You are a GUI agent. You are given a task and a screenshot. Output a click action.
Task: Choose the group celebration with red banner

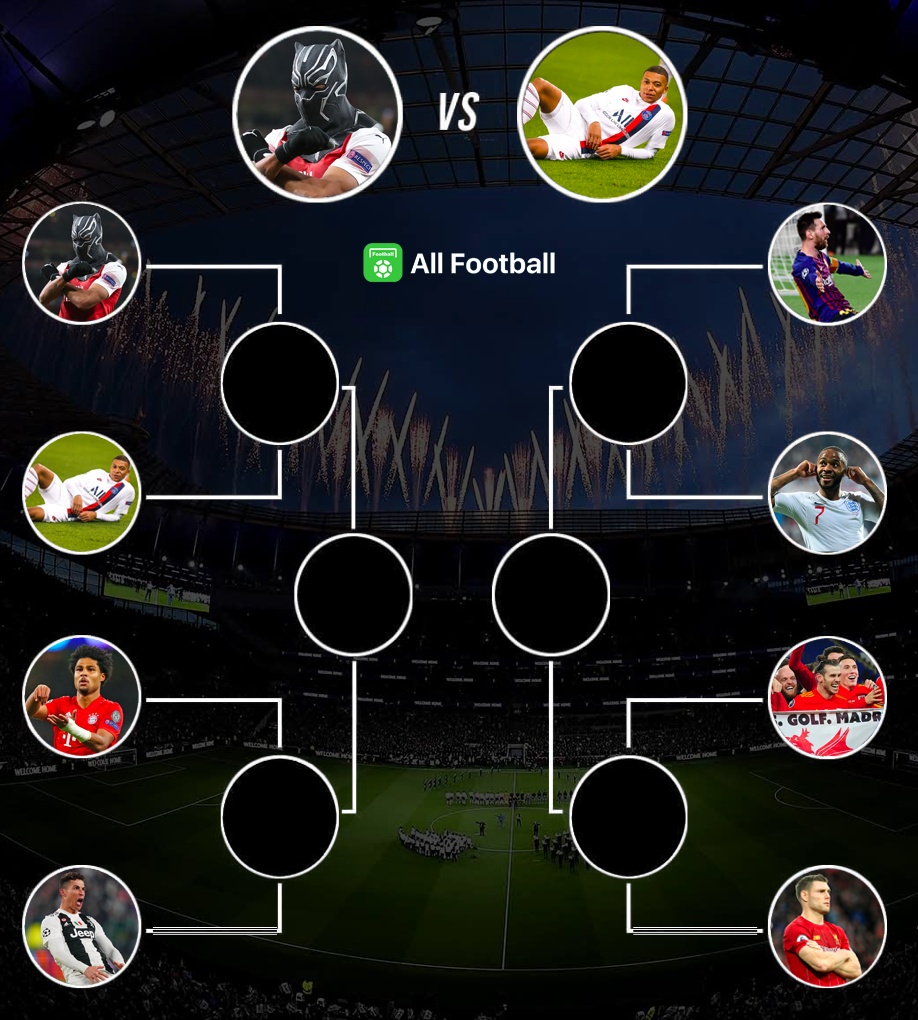point(827,697)
